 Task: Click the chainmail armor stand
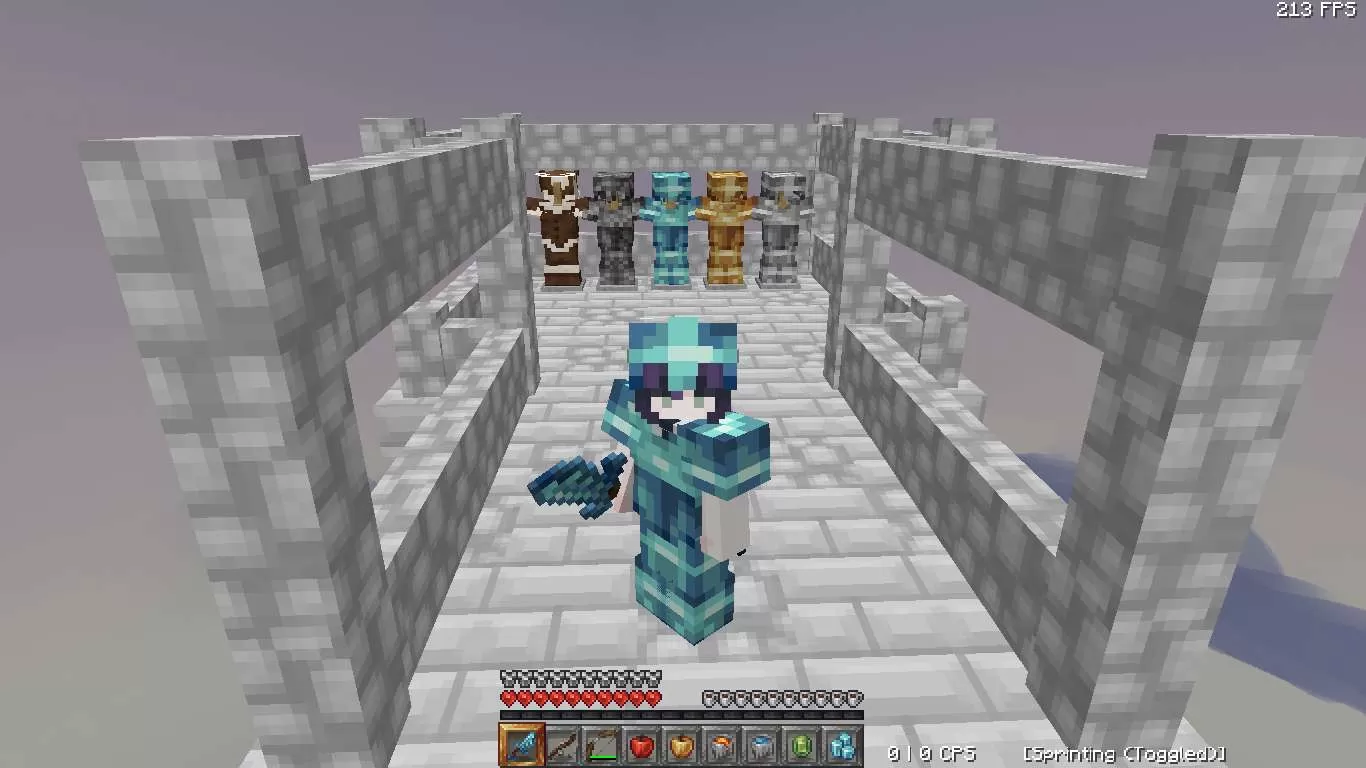point(614,220)
